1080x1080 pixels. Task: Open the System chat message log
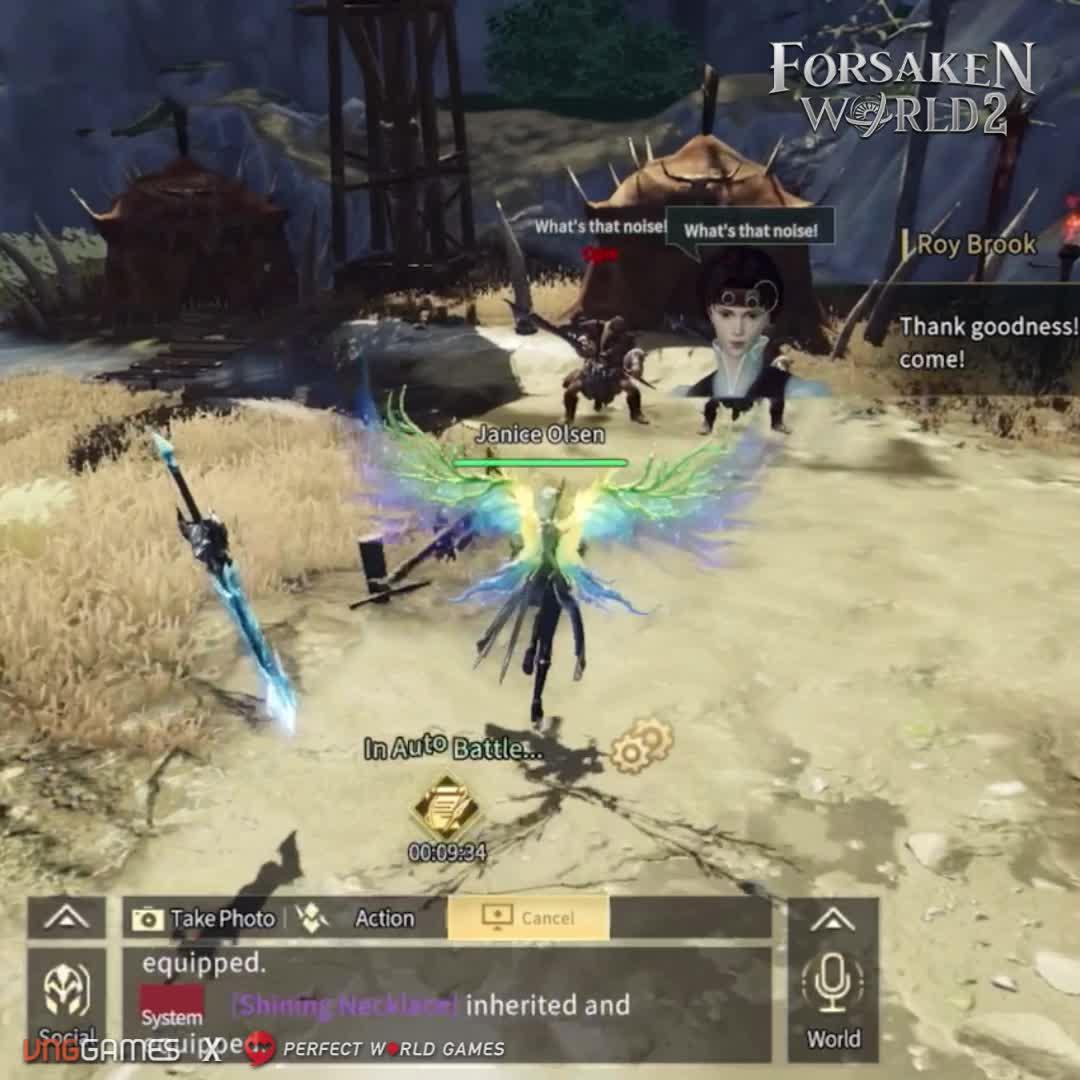(x=171, y=1007)
